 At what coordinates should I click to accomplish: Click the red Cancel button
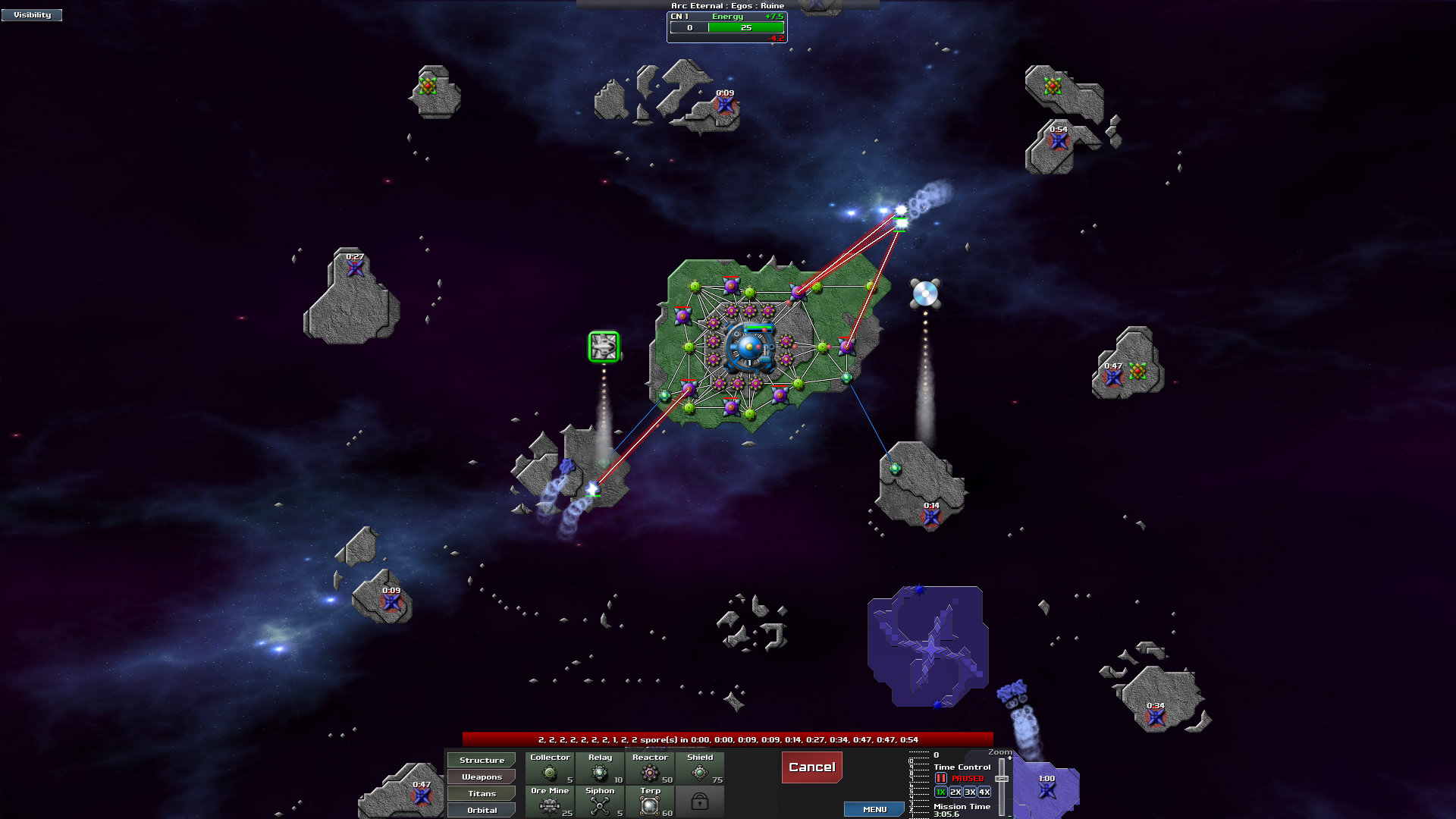pos(811,767)
